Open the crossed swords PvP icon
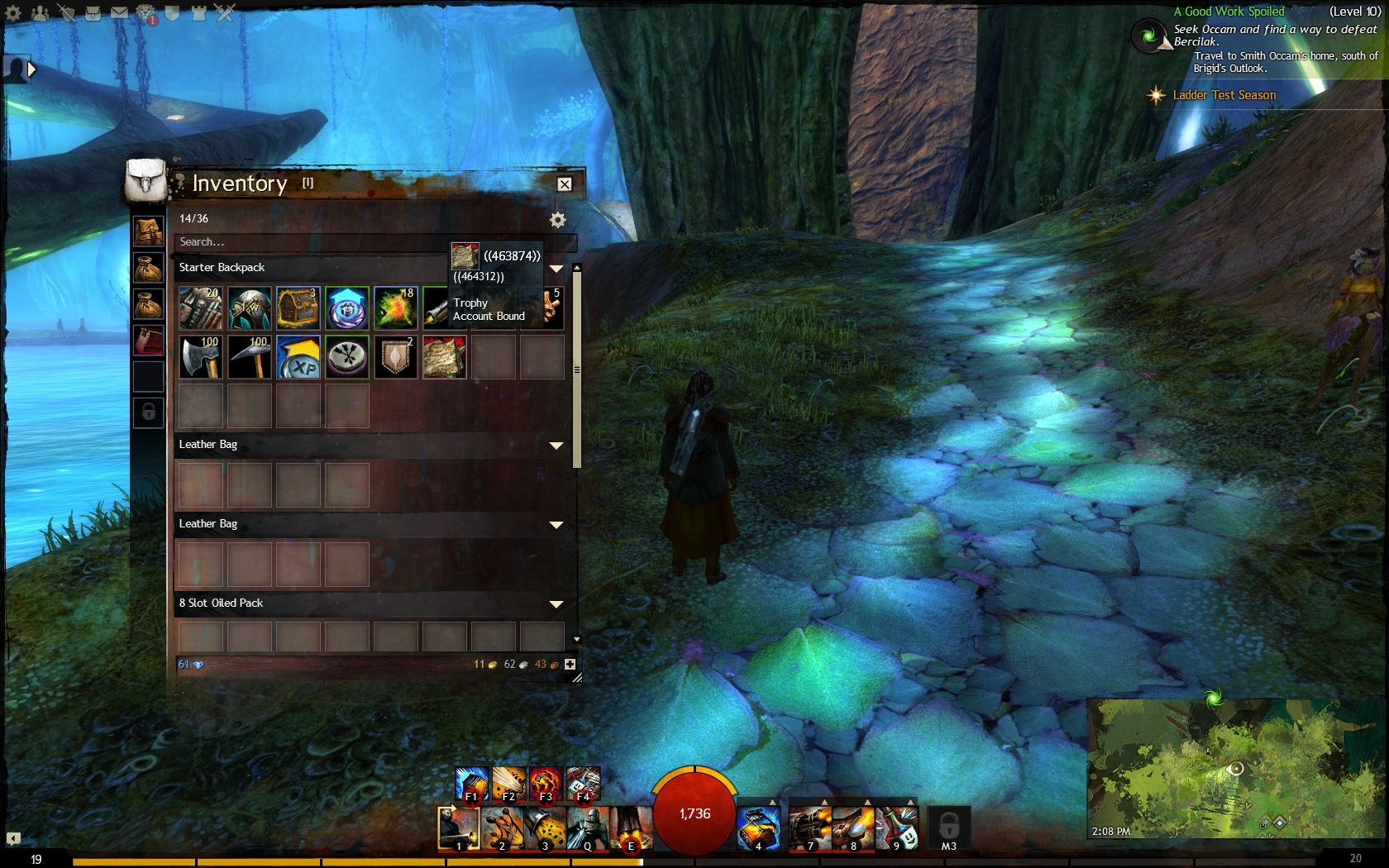This screenshot has width=1389, height=868. [x=225, y=13]
